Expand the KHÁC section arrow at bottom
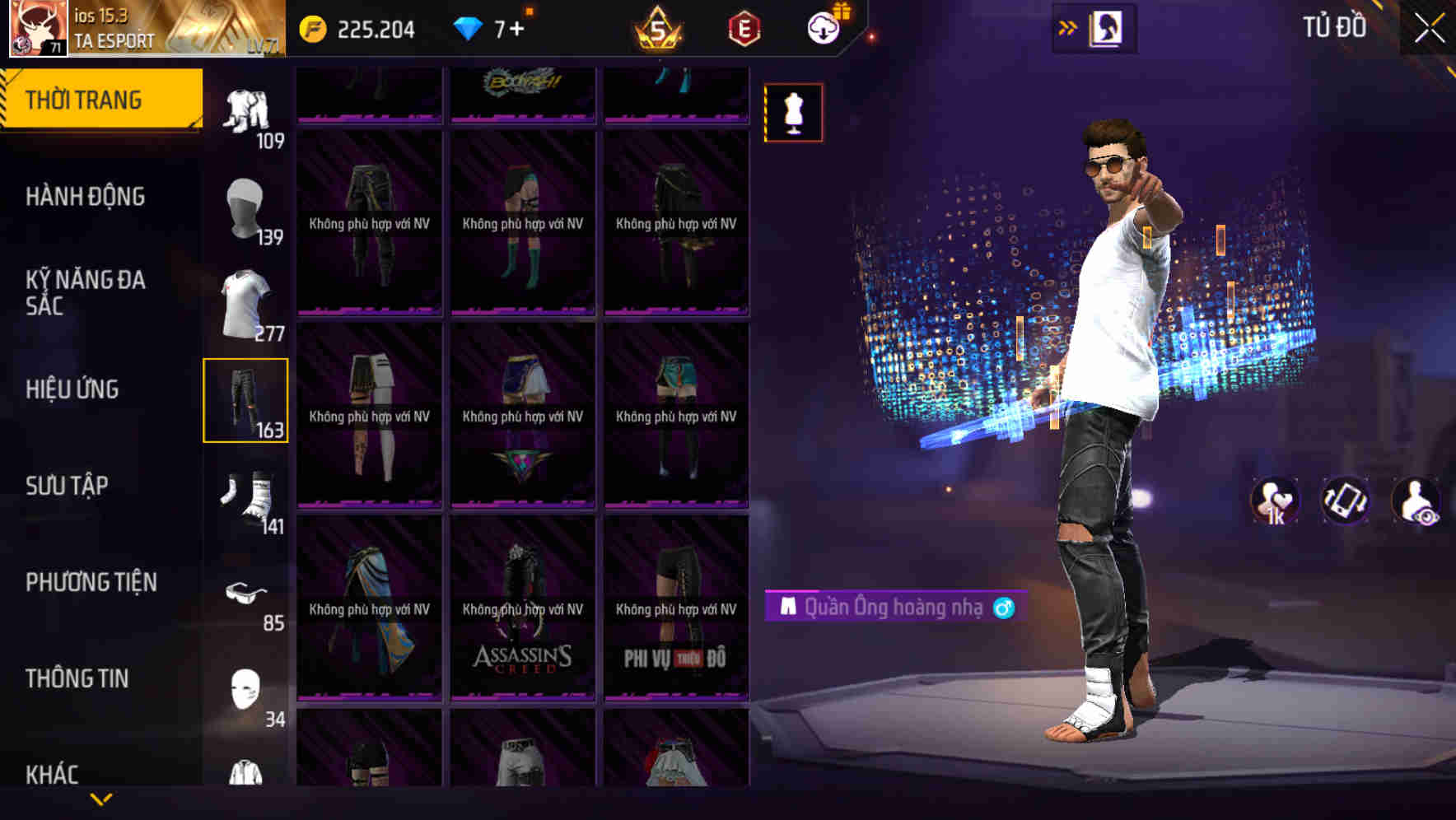Viewport: 1456px width, 820px height. tap(100, 797)
